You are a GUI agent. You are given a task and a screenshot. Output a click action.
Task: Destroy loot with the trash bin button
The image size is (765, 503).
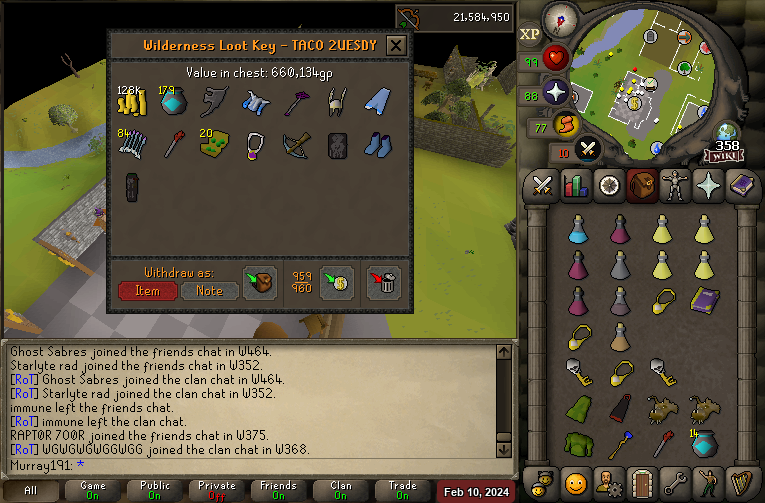[382, 282]
